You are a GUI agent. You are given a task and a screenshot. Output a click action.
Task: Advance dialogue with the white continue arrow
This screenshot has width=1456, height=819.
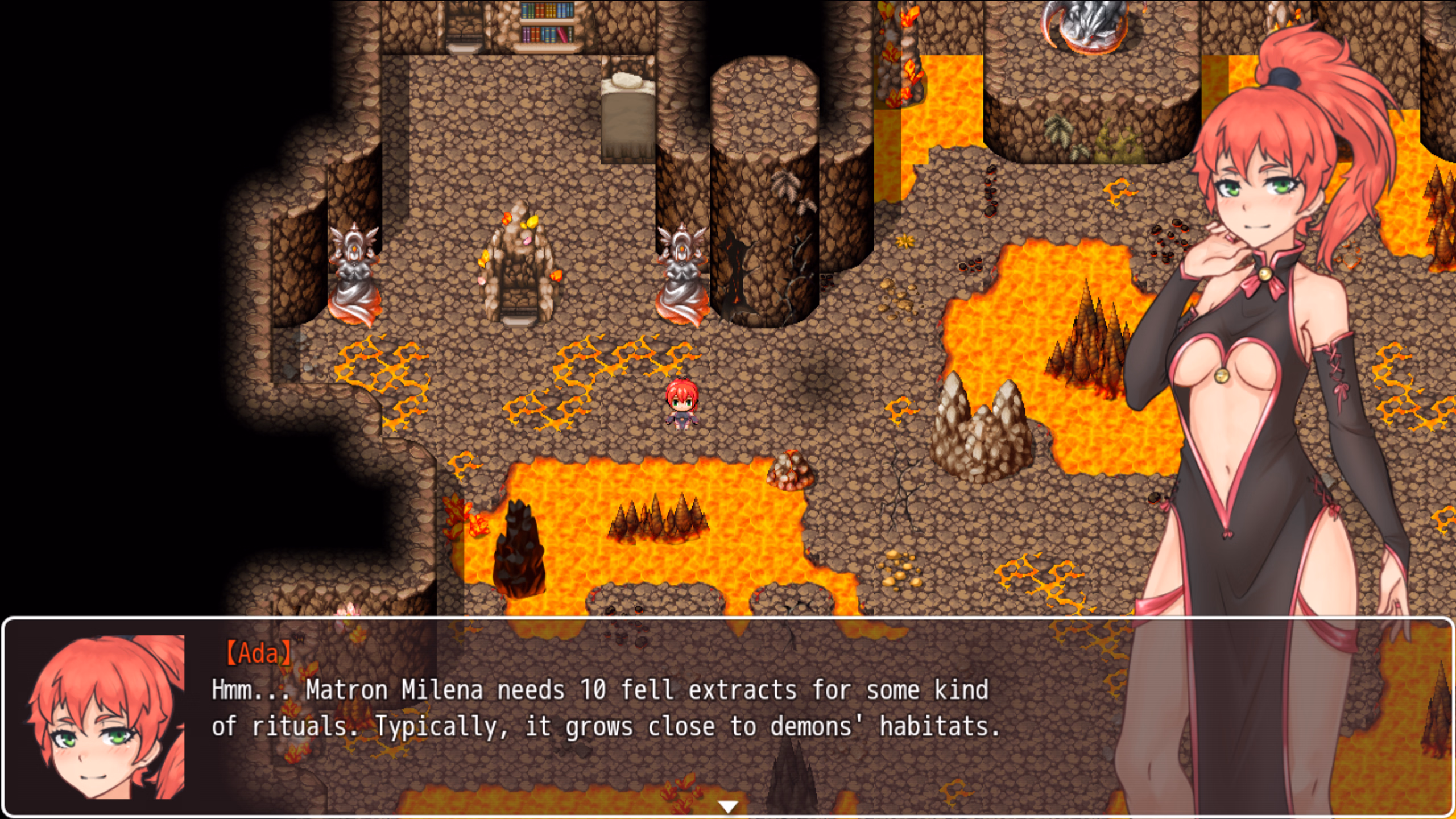tap(728, 805)
